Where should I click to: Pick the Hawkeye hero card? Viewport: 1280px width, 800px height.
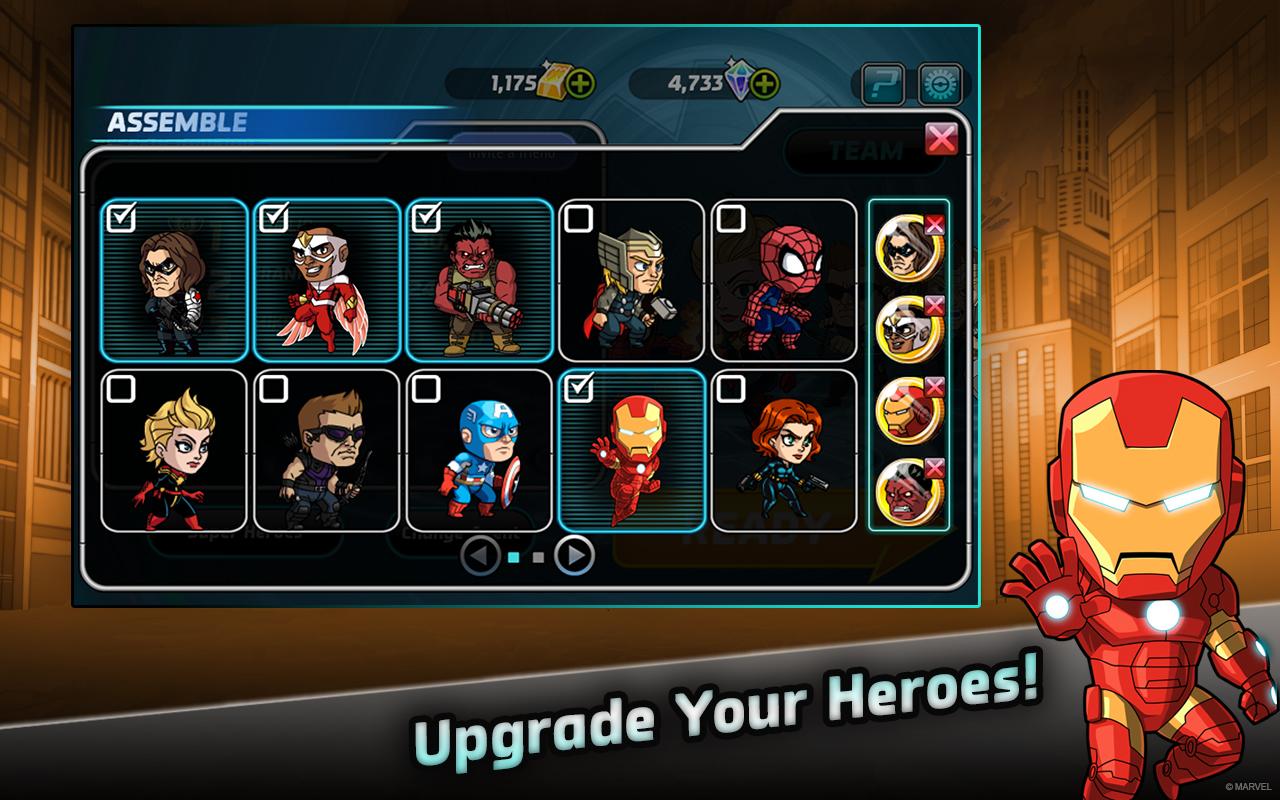point(326,450)
